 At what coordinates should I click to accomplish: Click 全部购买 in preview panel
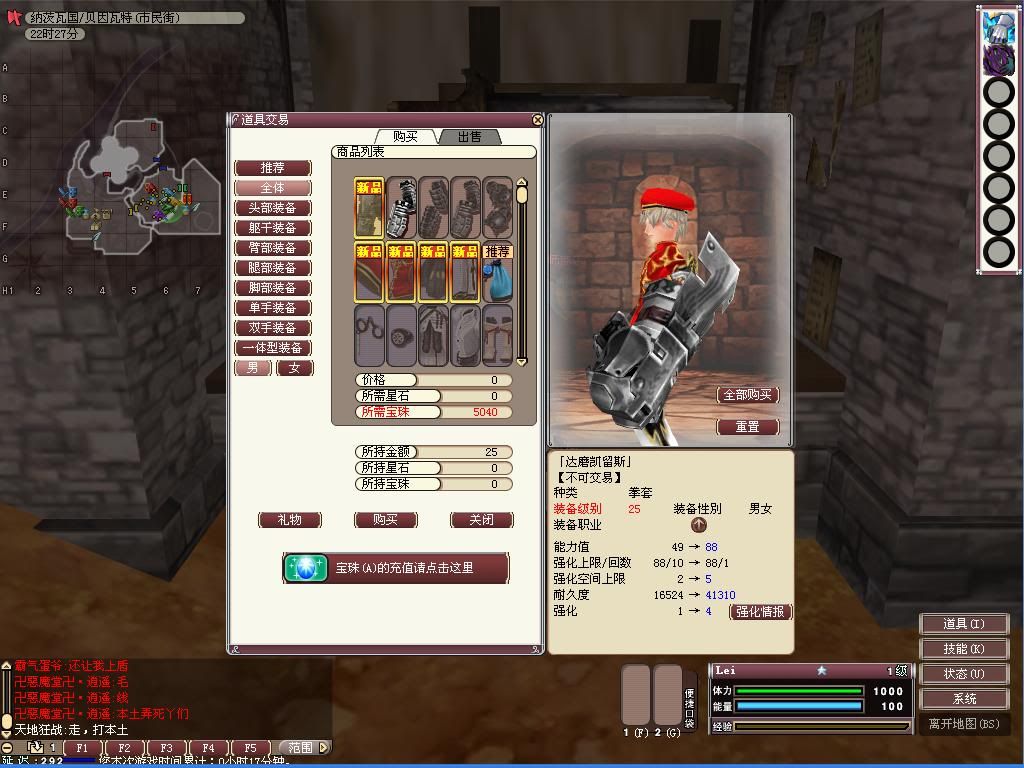click(747, 395)
